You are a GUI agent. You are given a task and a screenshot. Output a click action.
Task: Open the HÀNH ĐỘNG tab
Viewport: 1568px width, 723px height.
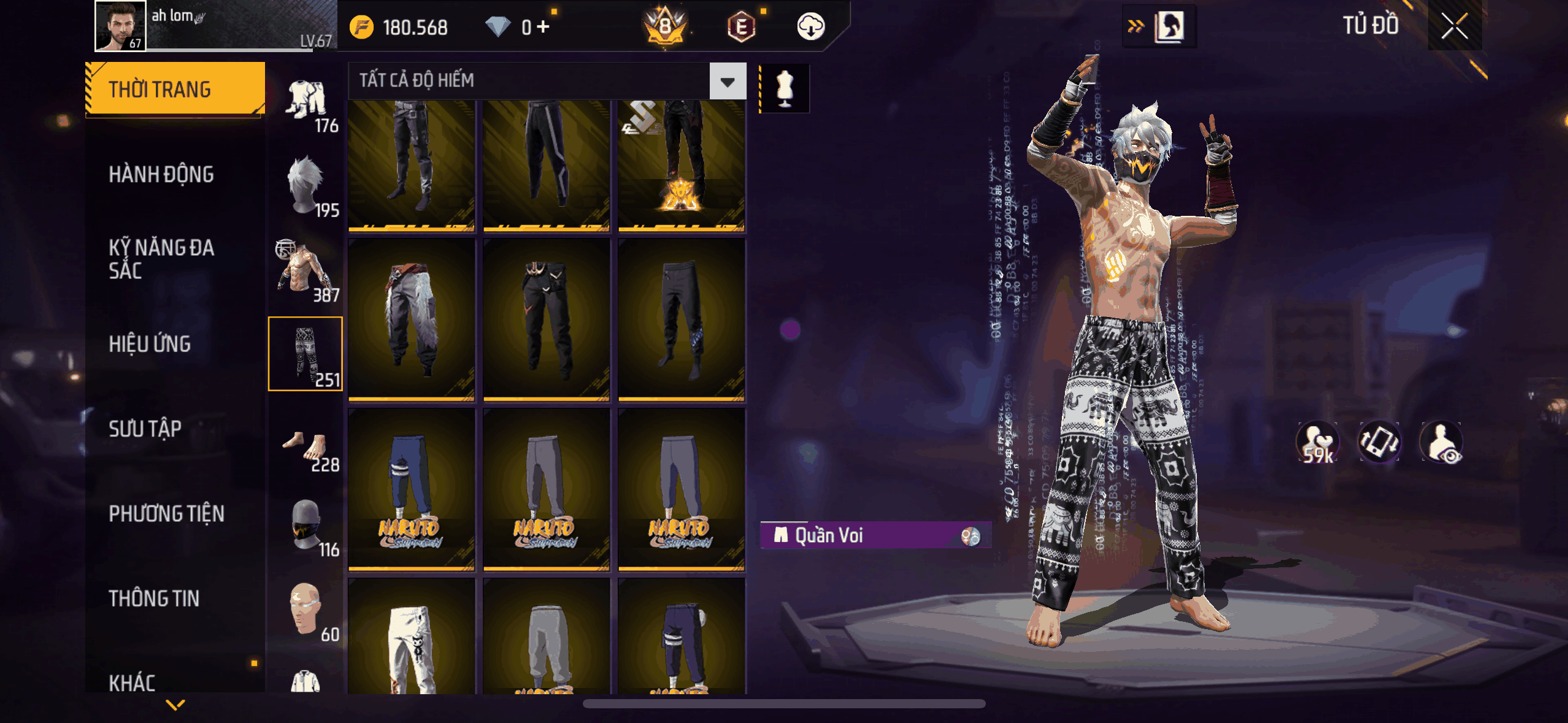(161, 175)
